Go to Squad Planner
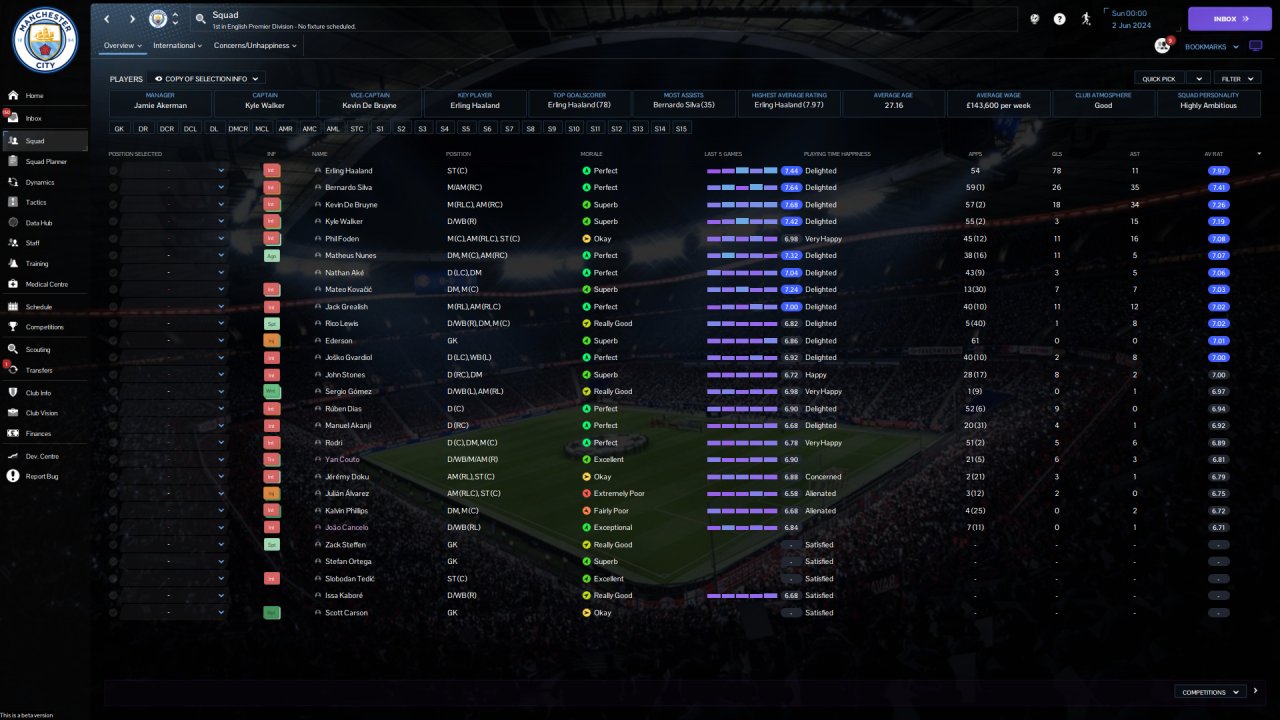 (x=46, y=161)
